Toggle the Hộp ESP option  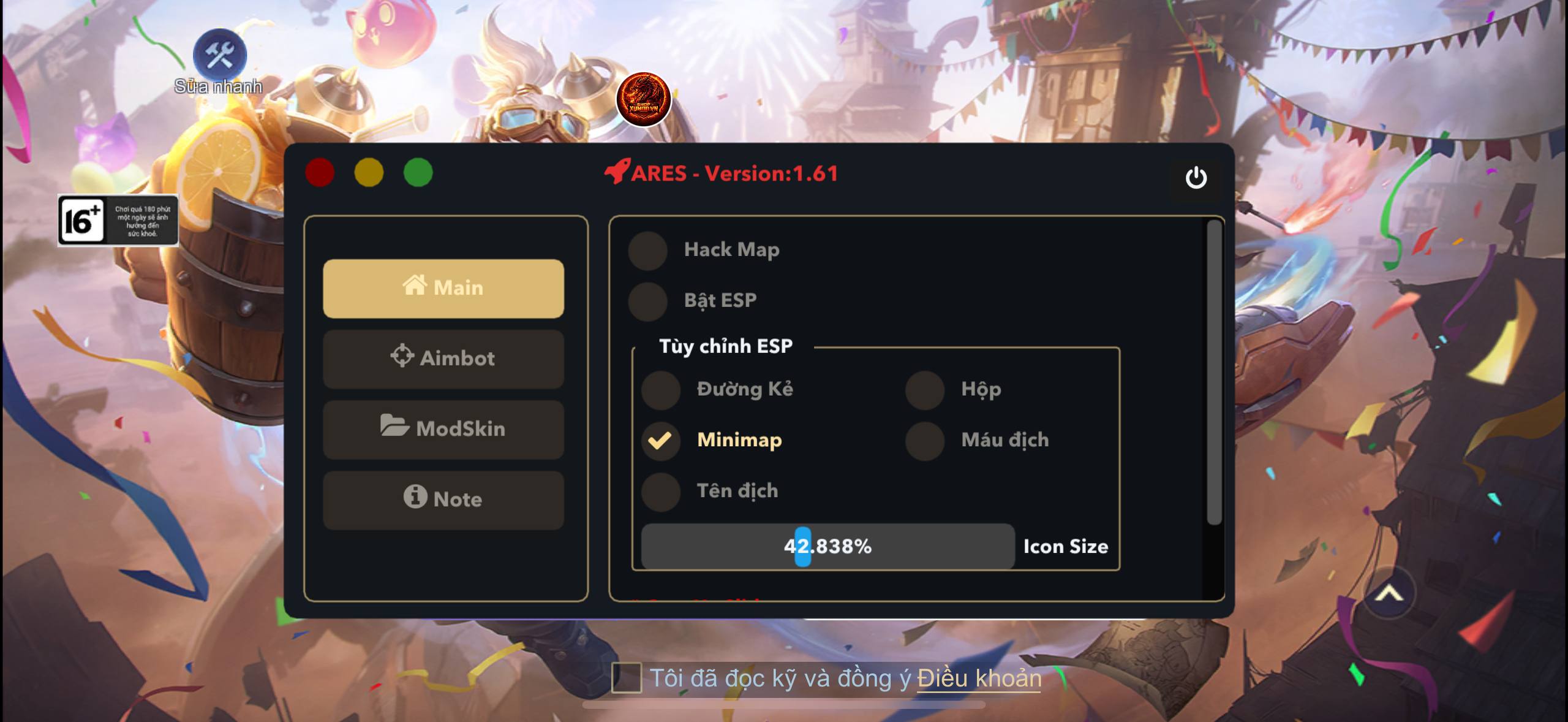924,390
